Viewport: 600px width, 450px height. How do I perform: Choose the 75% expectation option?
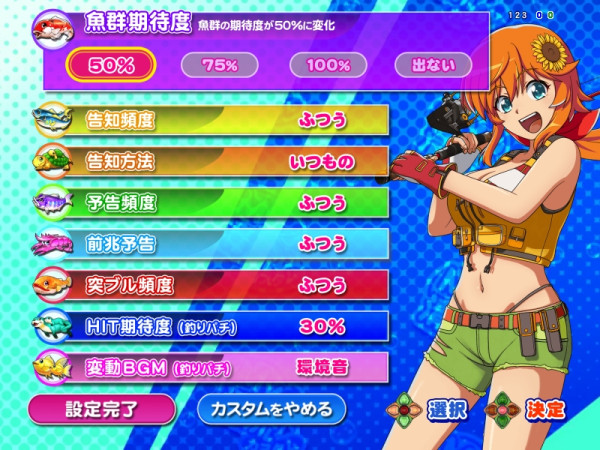click(219, 65)
